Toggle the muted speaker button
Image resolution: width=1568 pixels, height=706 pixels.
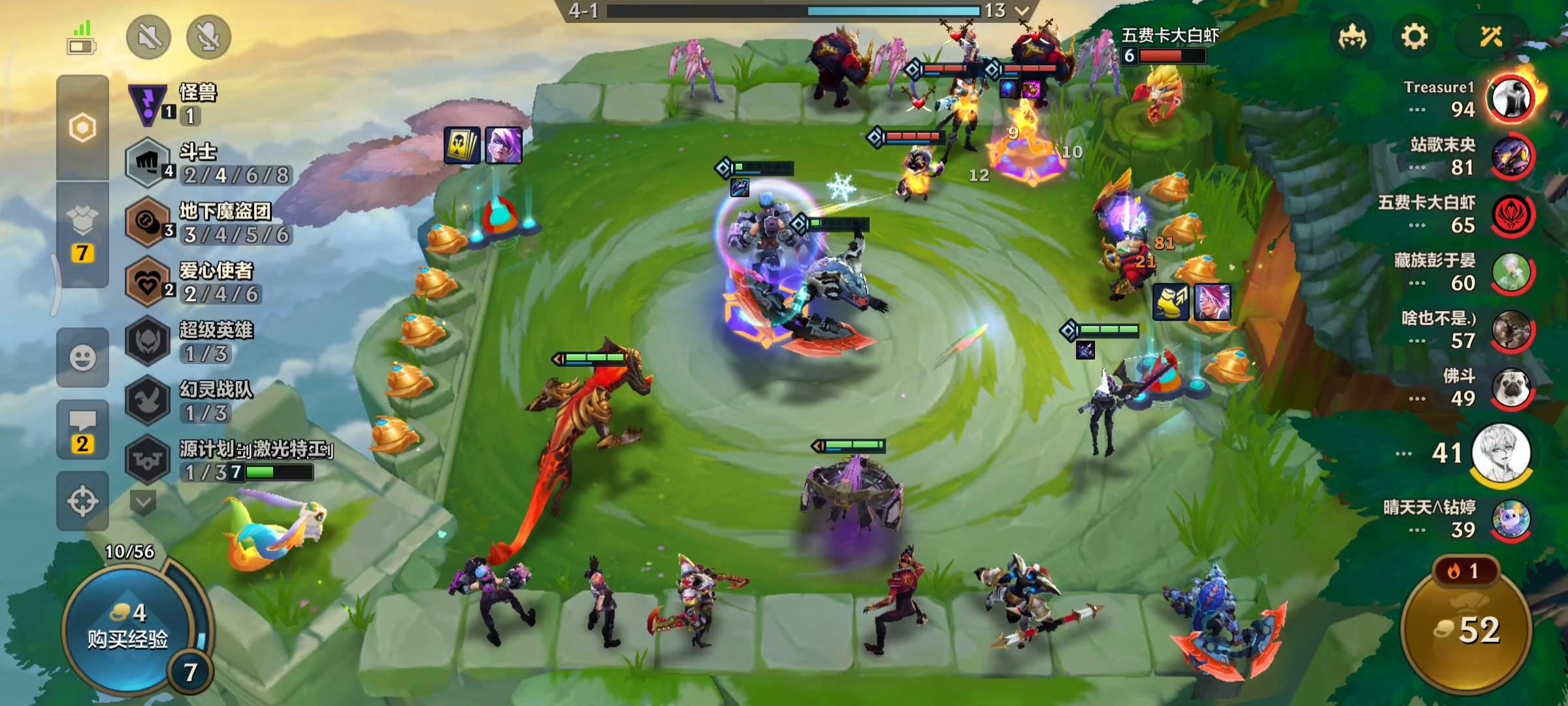149,37
